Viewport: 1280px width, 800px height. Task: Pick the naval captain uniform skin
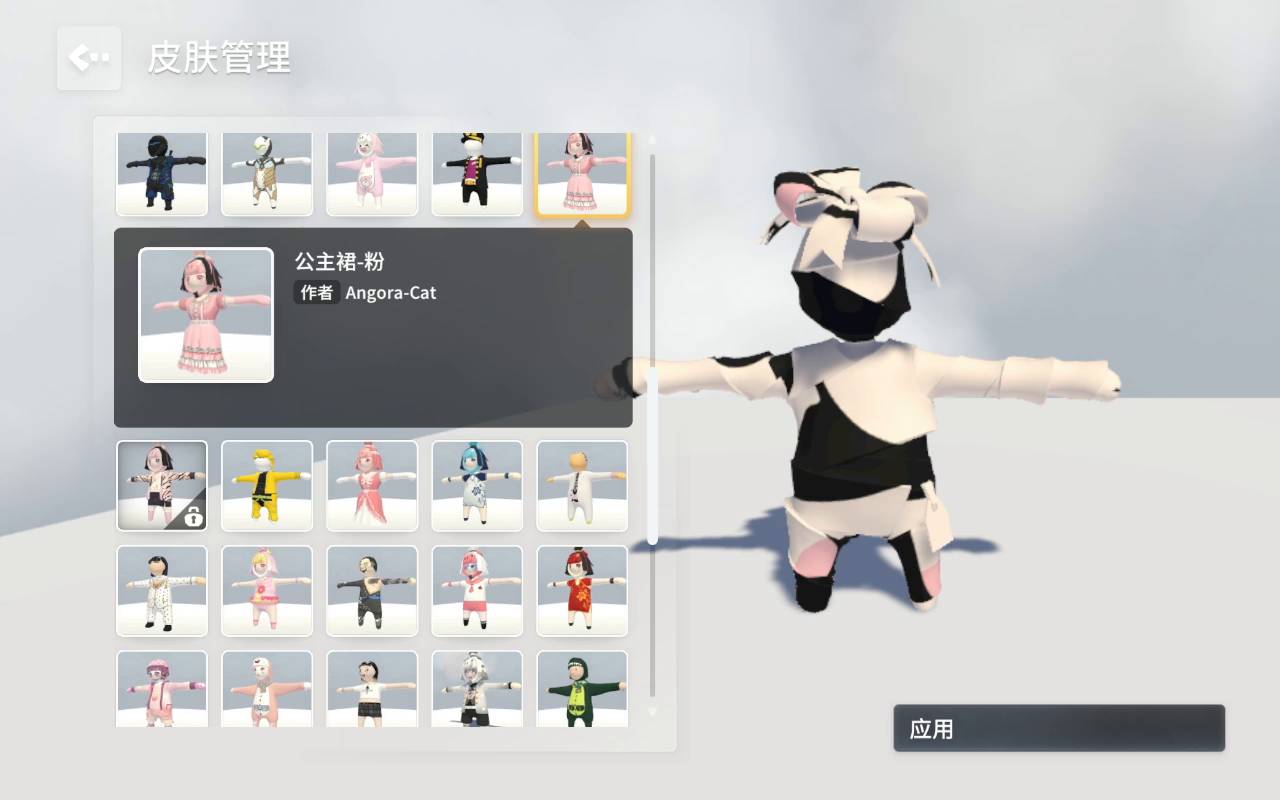click(477, 172)
